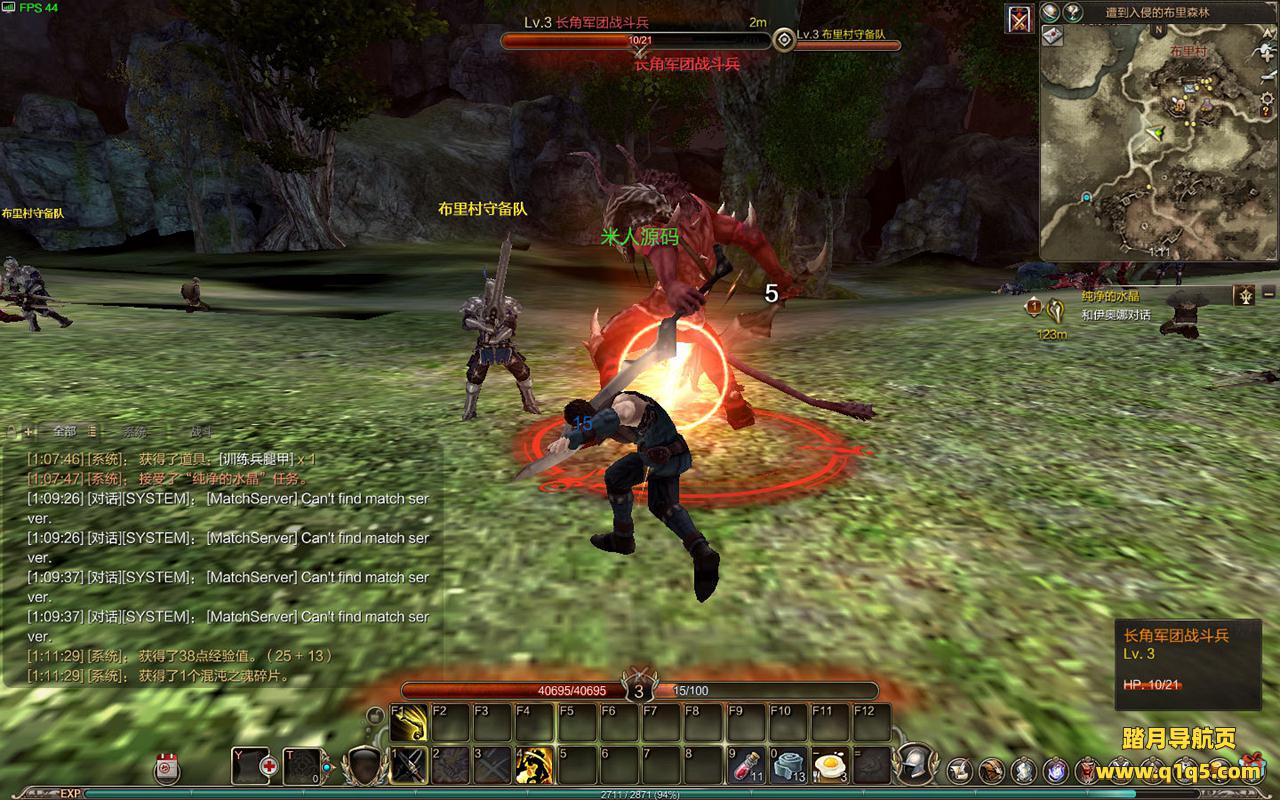
Task: Click the crossed swords banner icon
Action: pos(1020,20)
